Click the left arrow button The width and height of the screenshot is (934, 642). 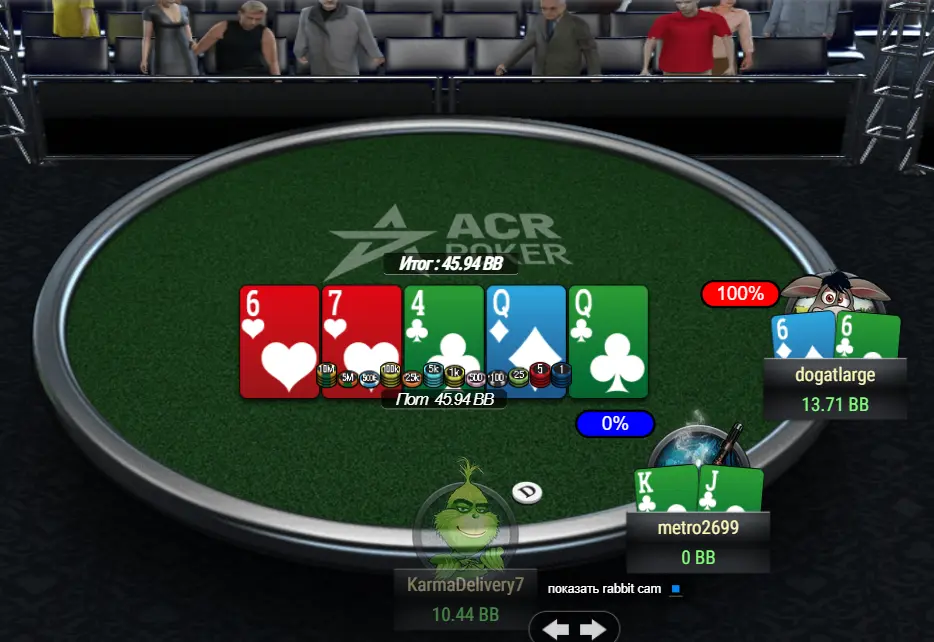tap(556, 629)
